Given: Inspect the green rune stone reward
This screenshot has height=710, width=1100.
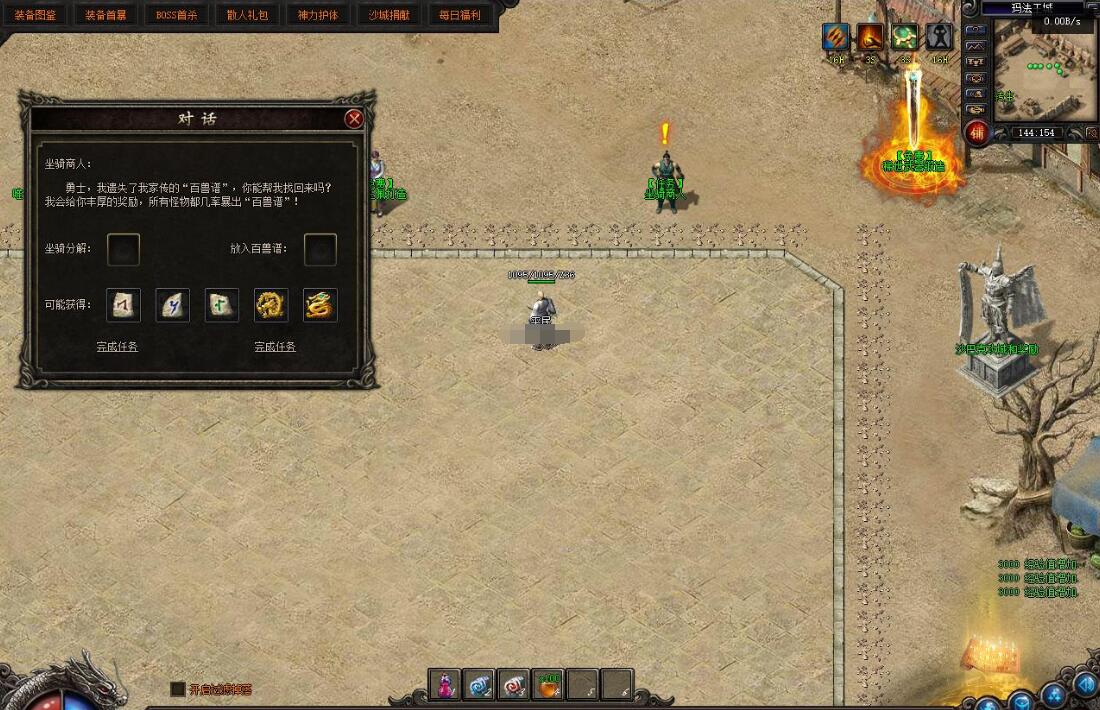Looking at the screenshot, I should tap(222, 305).
